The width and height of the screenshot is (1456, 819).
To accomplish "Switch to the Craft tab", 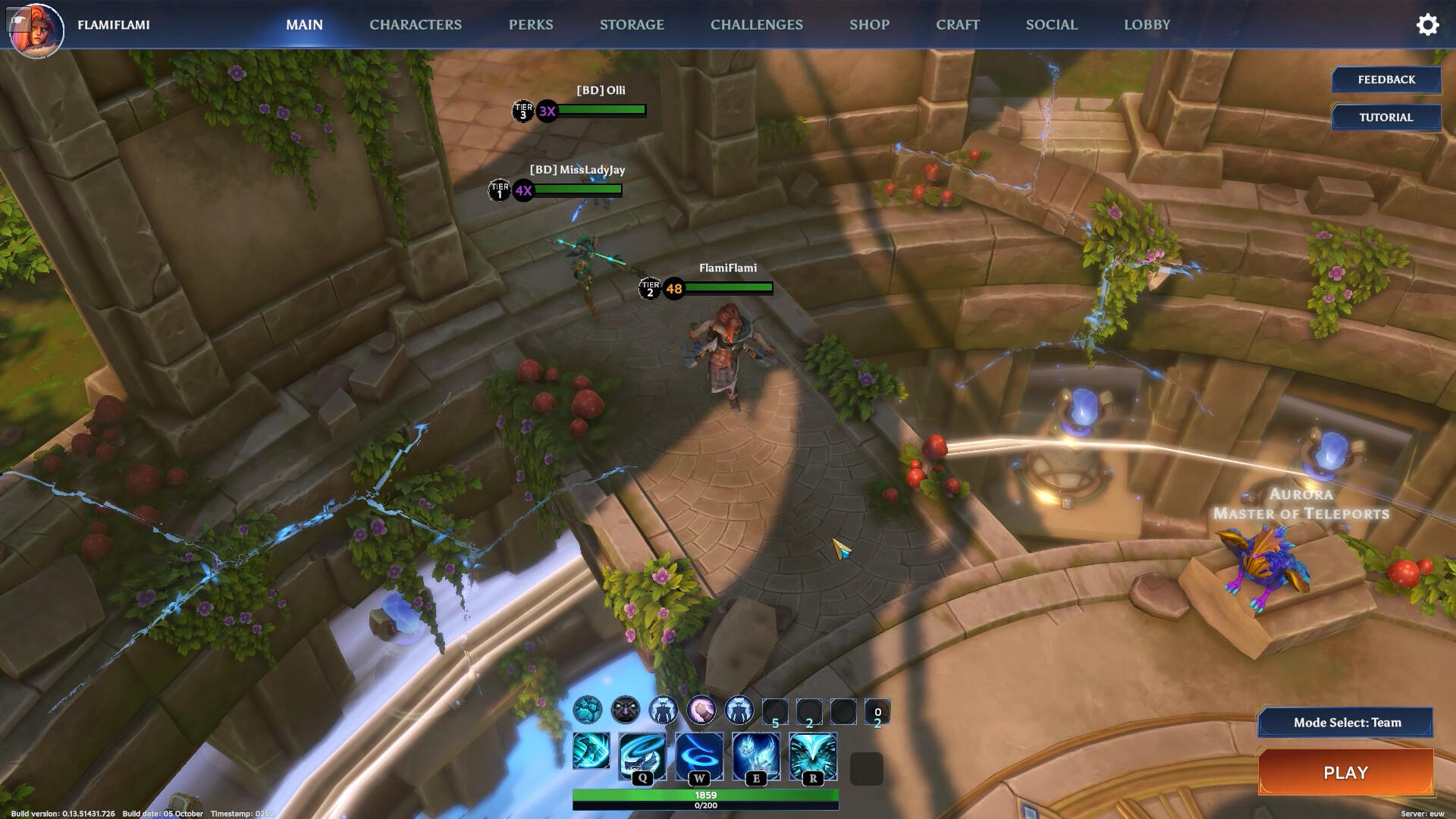I will pos(957,24).
